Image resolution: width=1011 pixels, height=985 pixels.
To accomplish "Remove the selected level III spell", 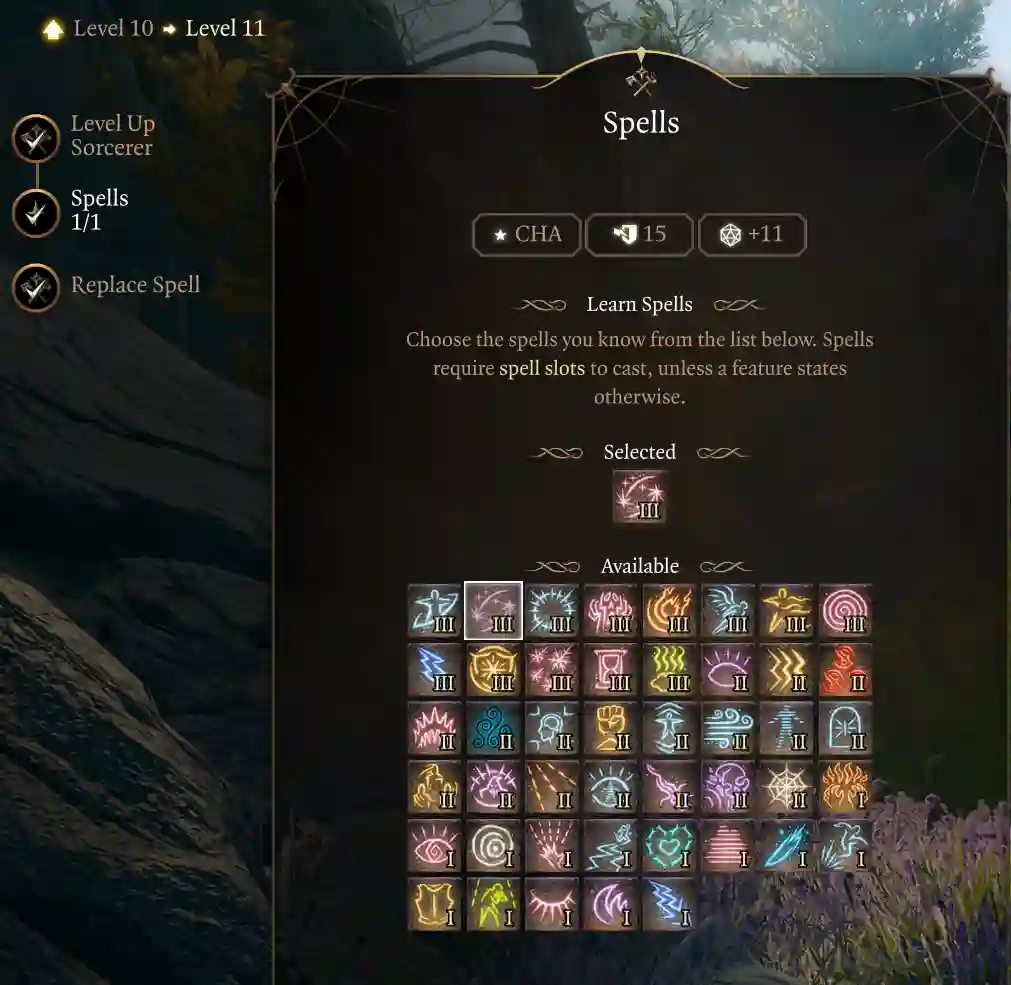I will 639,498.
